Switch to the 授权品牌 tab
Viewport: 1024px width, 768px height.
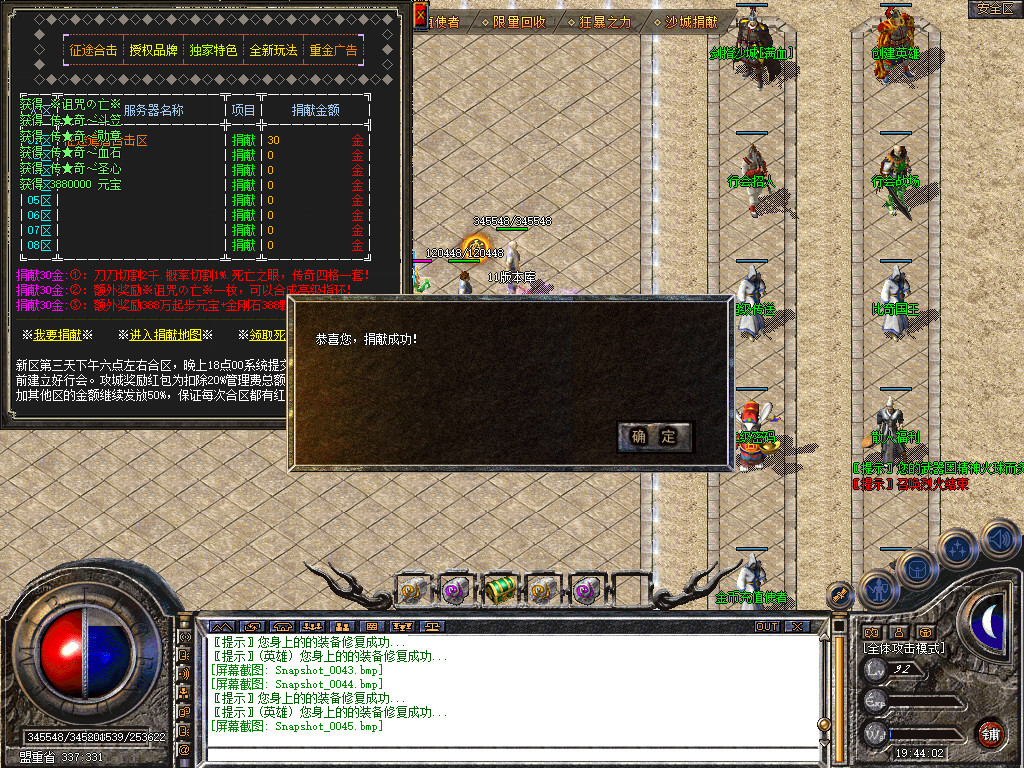[153, 50]
